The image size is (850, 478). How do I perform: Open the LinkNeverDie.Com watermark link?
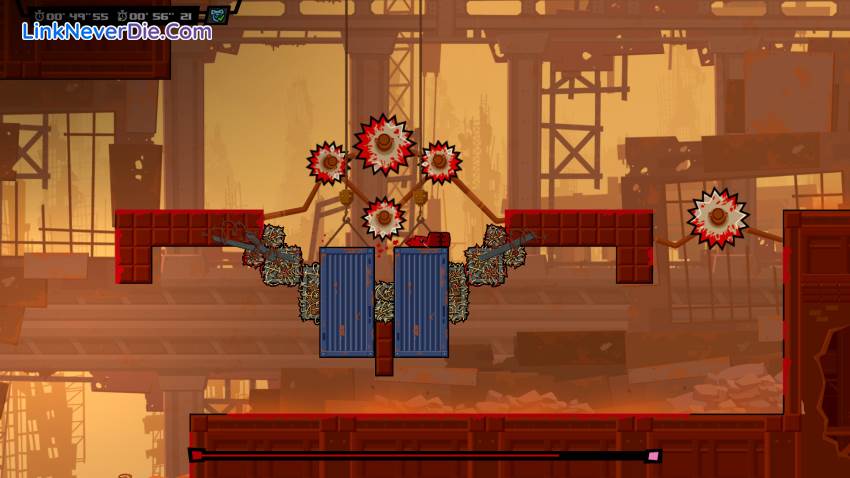coord(117,32)
